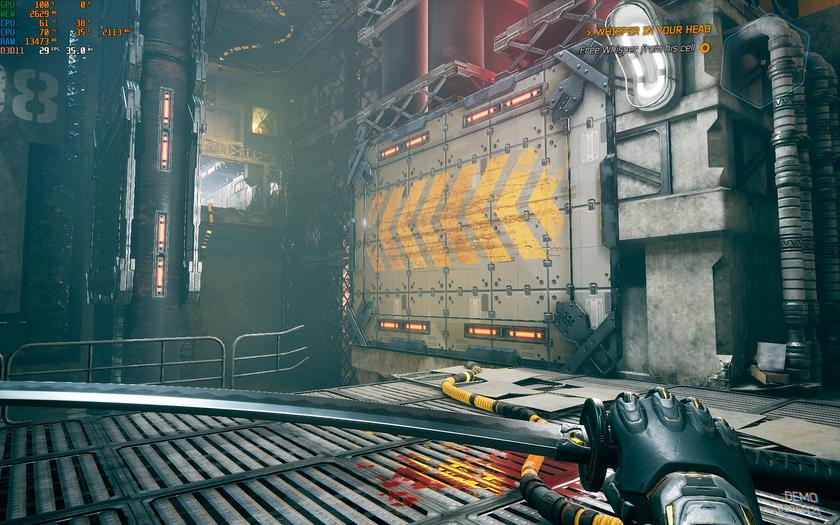Viewport: 840px width, 525px height.
Task: Click the orange hexagon objective marker icon
Action: (x=705, y=47)
